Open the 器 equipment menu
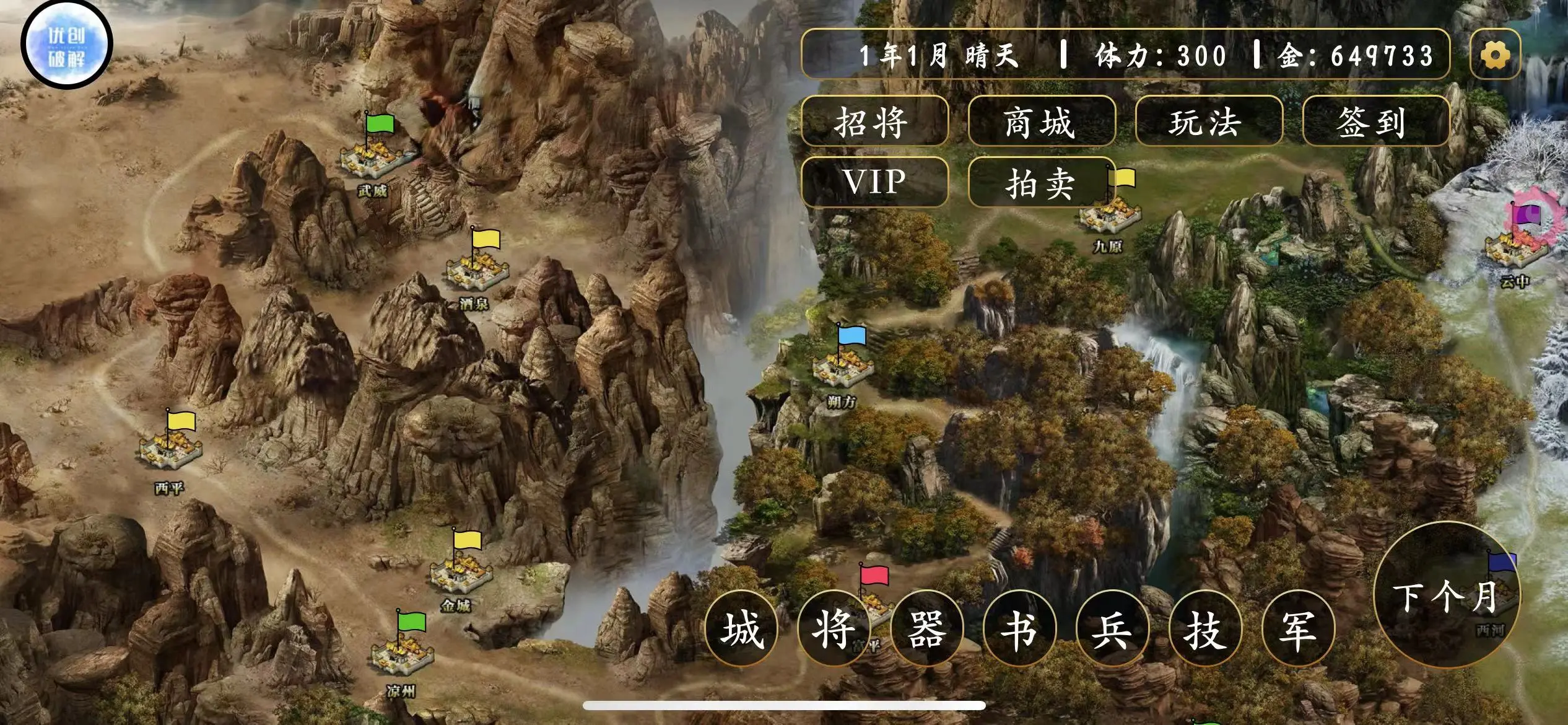 [927, 628]
